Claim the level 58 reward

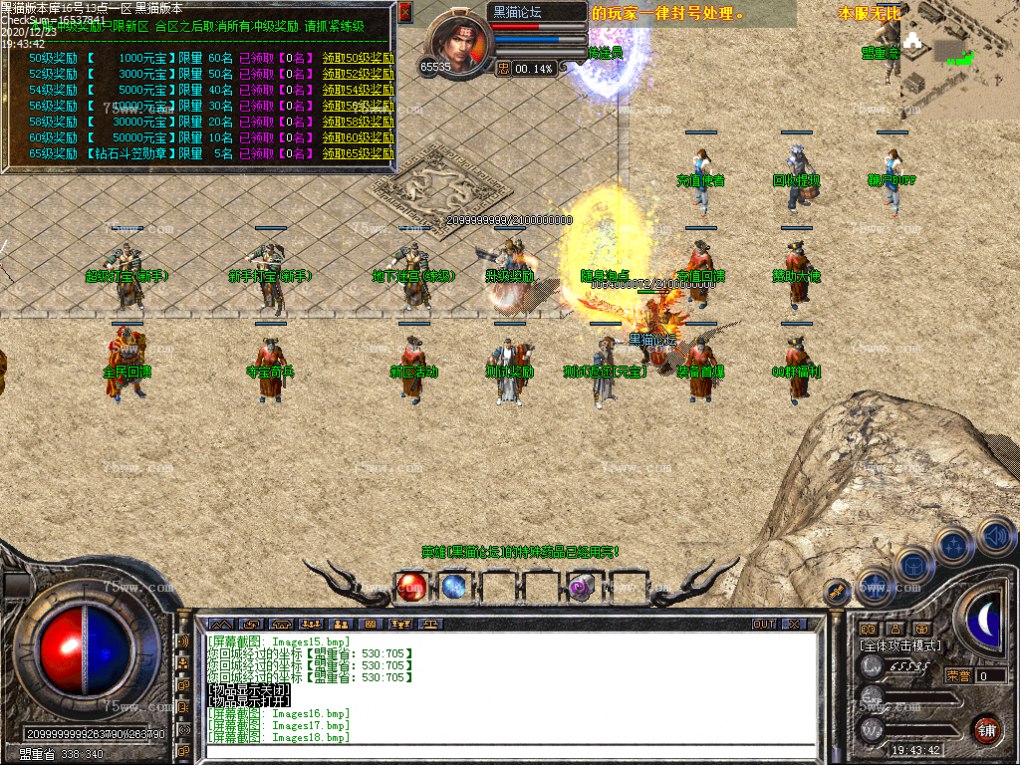pyautogui.click(x=358, y=122)
